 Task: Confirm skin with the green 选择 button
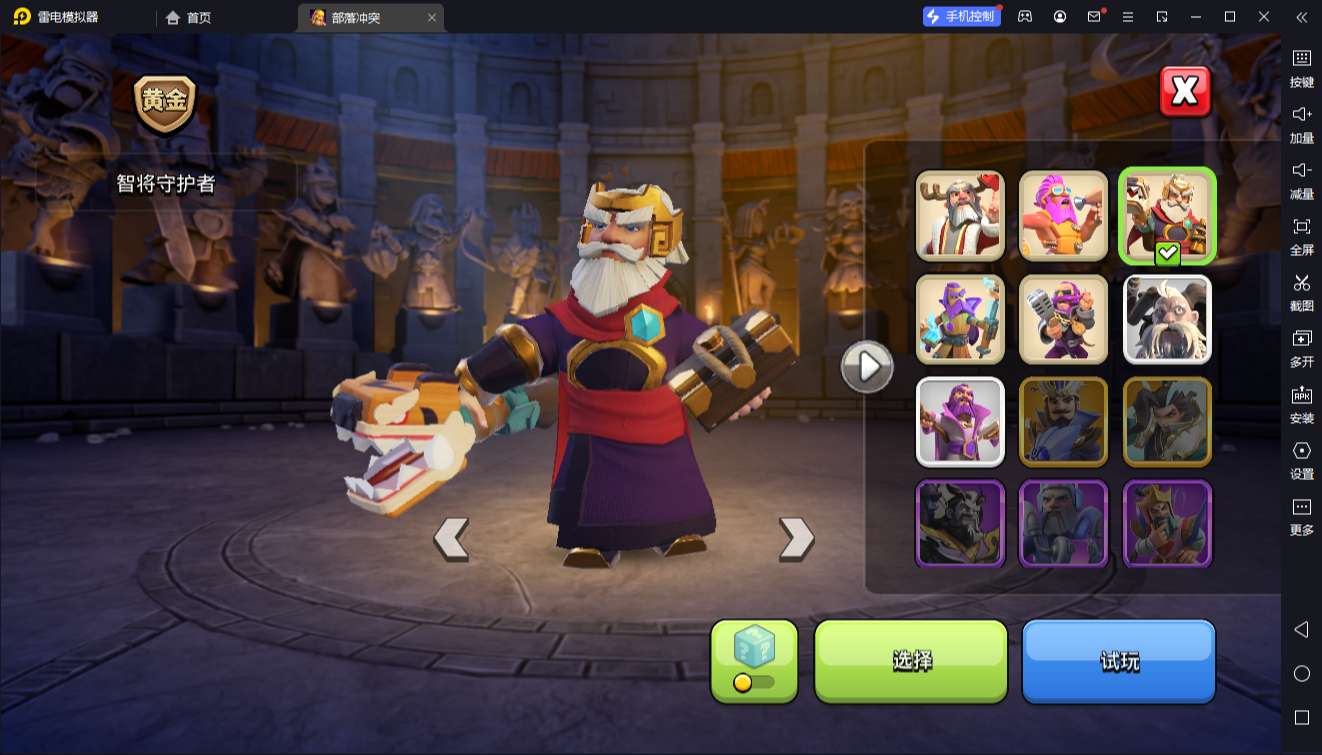coord(911,660)
